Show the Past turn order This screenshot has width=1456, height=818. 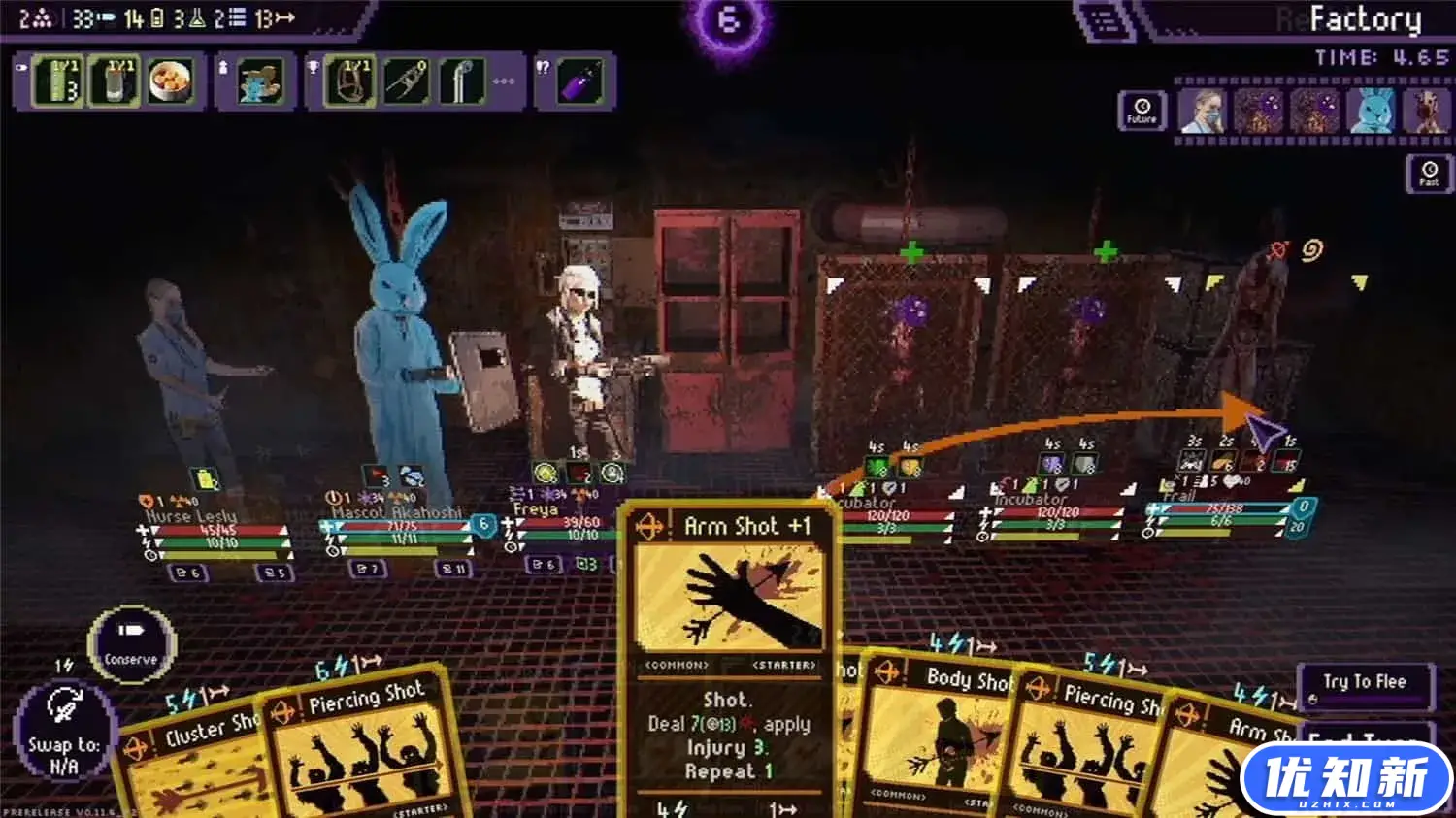coord(1429,174)
